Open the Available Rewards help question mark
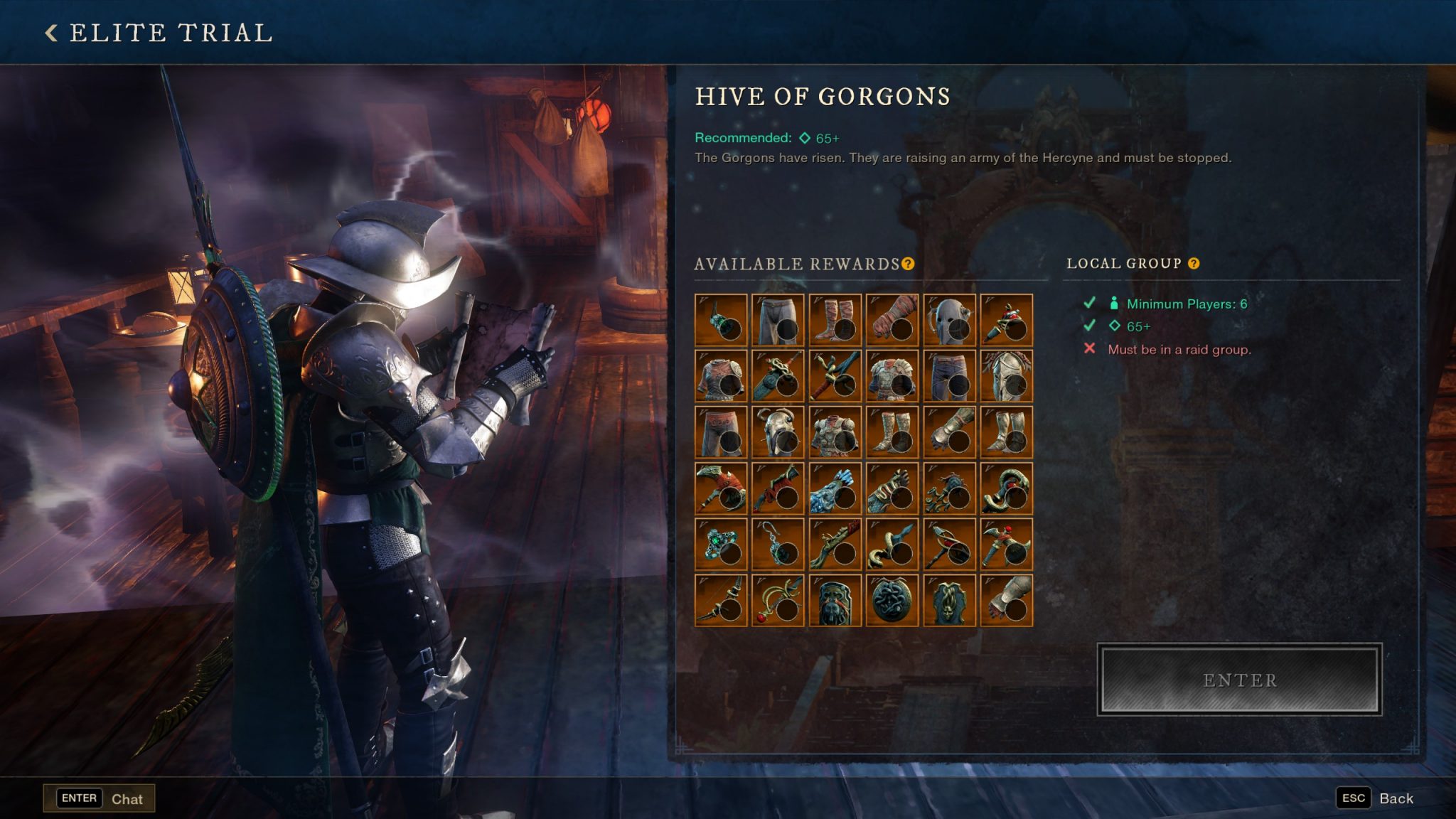 [906, 264]
